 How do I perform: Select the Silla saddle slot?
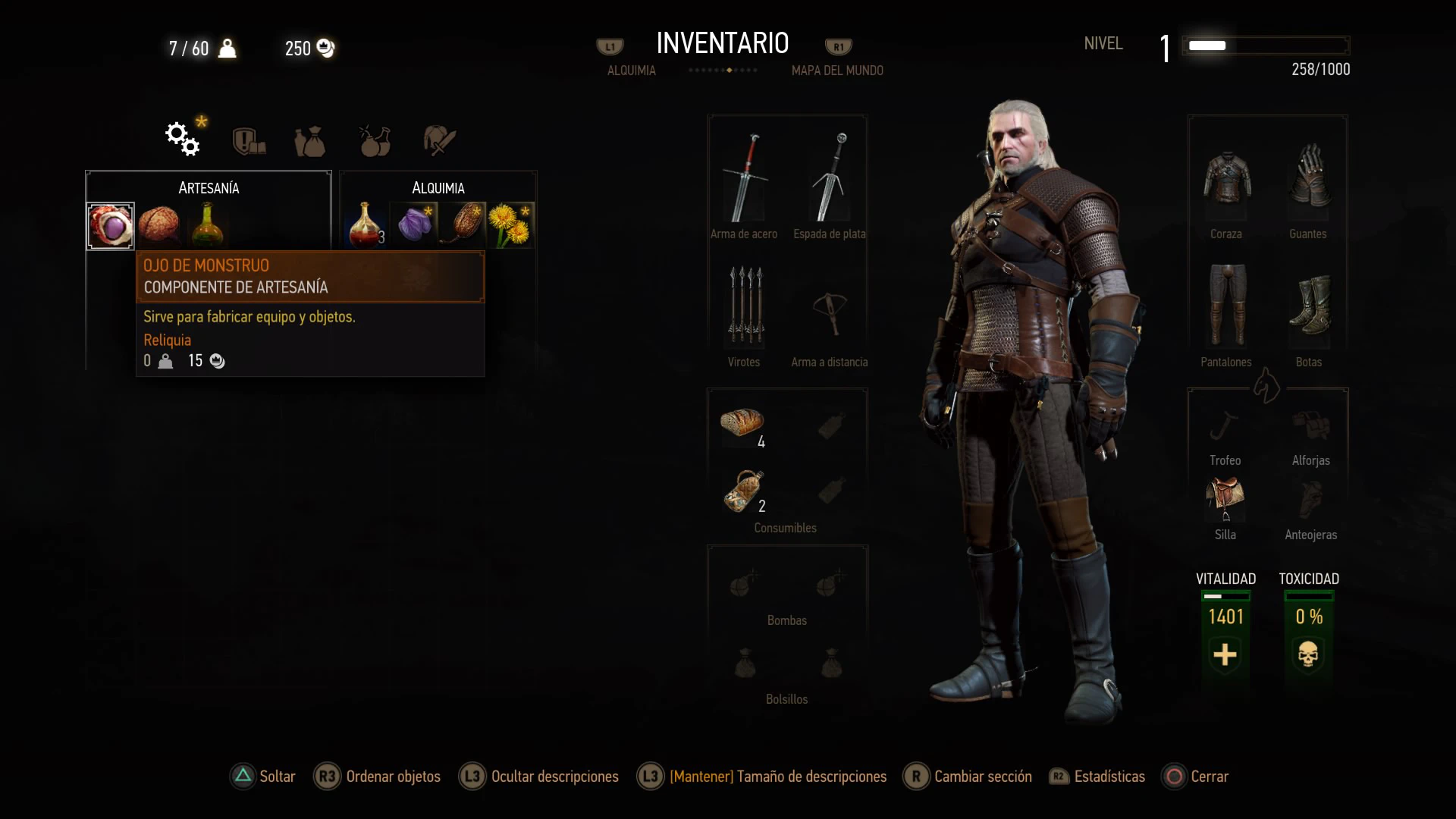[1225, 498]
